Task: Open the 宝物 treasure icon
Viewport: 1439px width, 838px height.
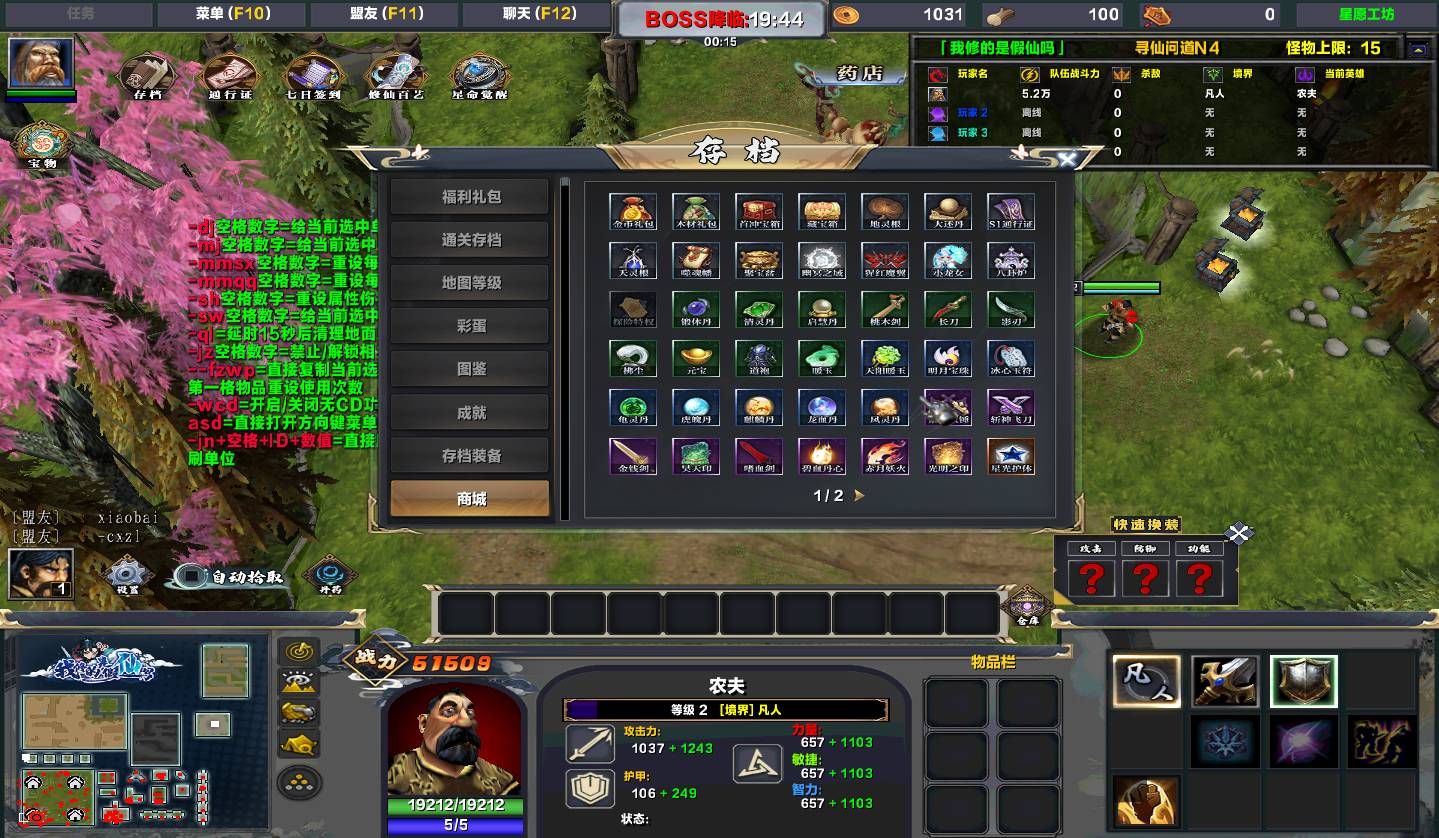Action: pos(42,145)
